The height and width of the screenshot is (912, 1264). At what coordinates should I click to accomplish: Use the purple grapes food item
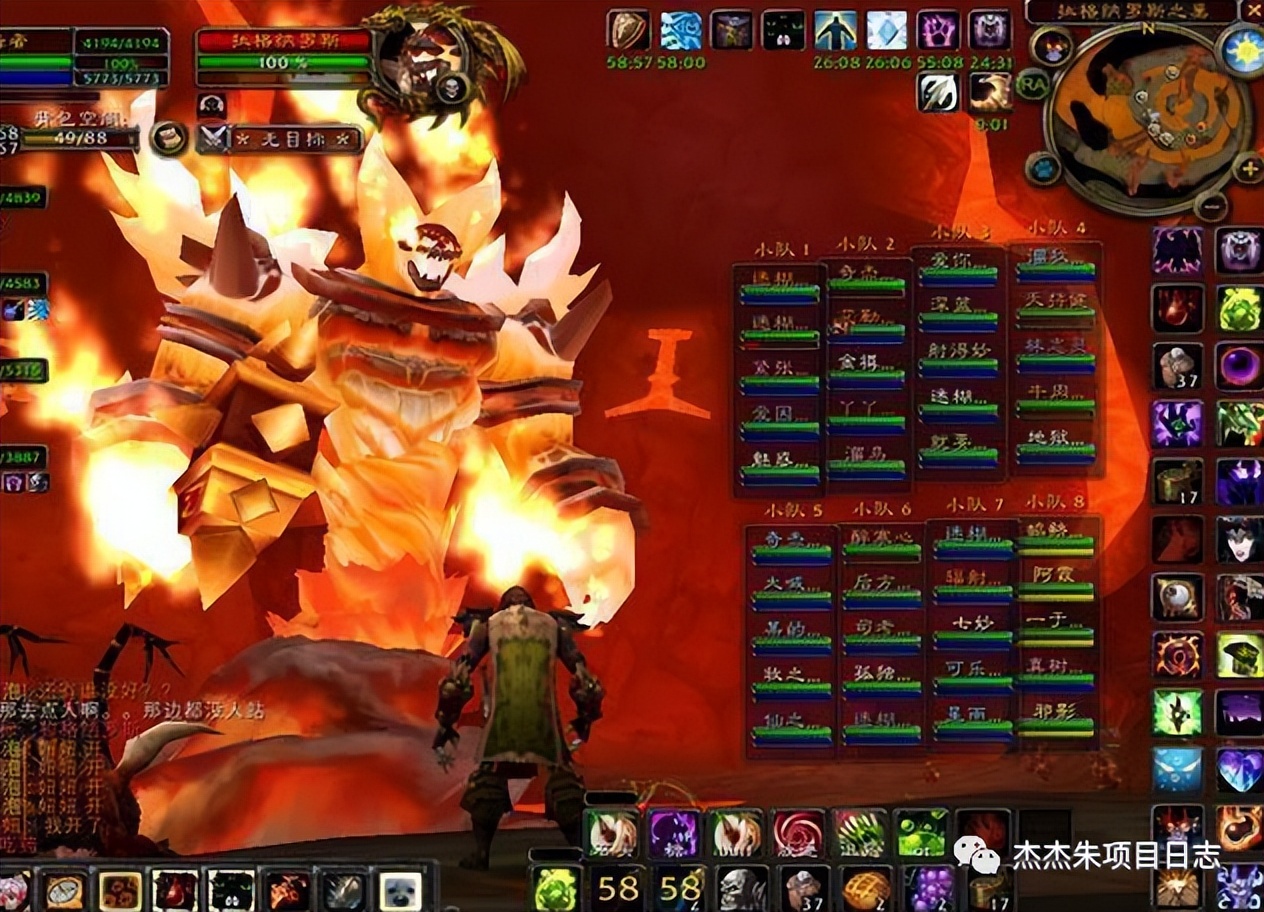[930, 887]
